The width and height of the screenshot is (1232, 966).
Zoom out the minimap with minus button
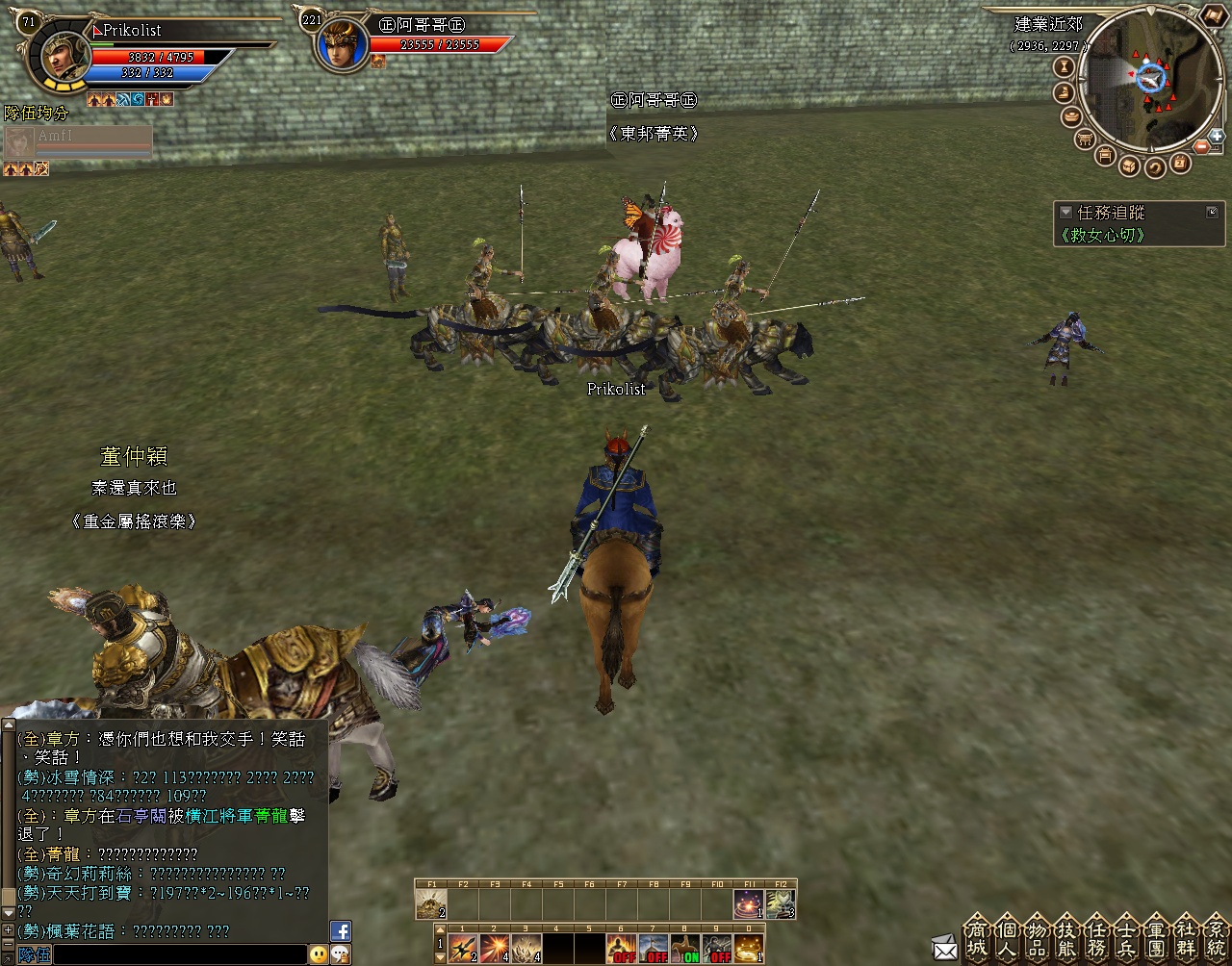(1202, 147)
